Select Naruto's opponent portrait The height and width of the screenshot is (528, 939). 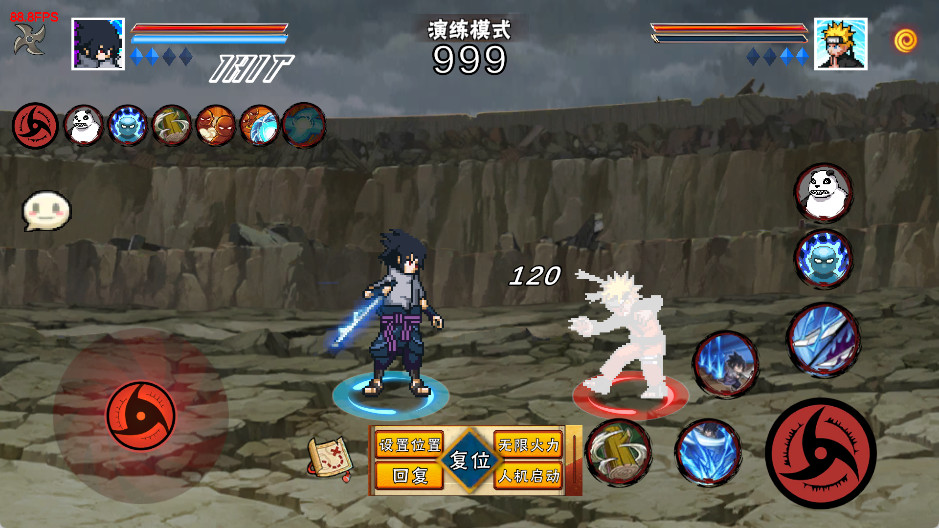pos(840,44)
